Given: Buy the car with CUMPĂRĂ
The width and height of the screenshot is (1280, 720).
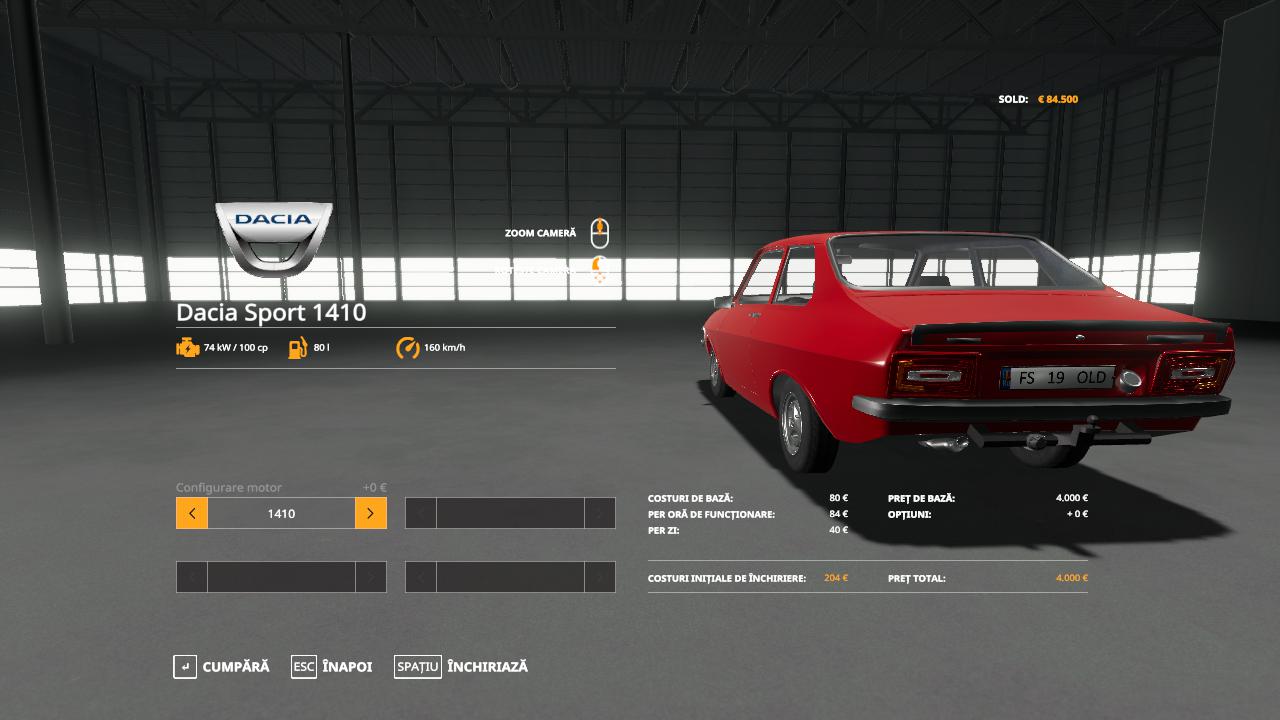Looking at the screenshot, I should pos(222,667).
